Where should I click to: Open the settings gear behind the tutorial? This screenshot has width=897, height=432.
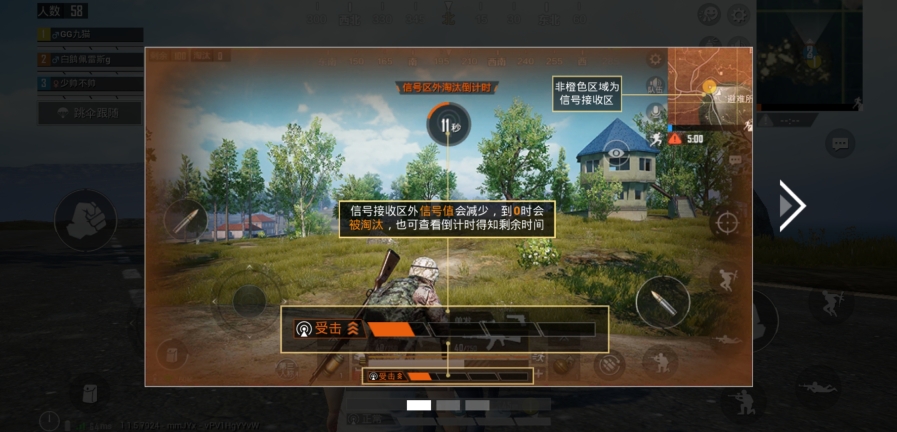click(x=739, y=14)
